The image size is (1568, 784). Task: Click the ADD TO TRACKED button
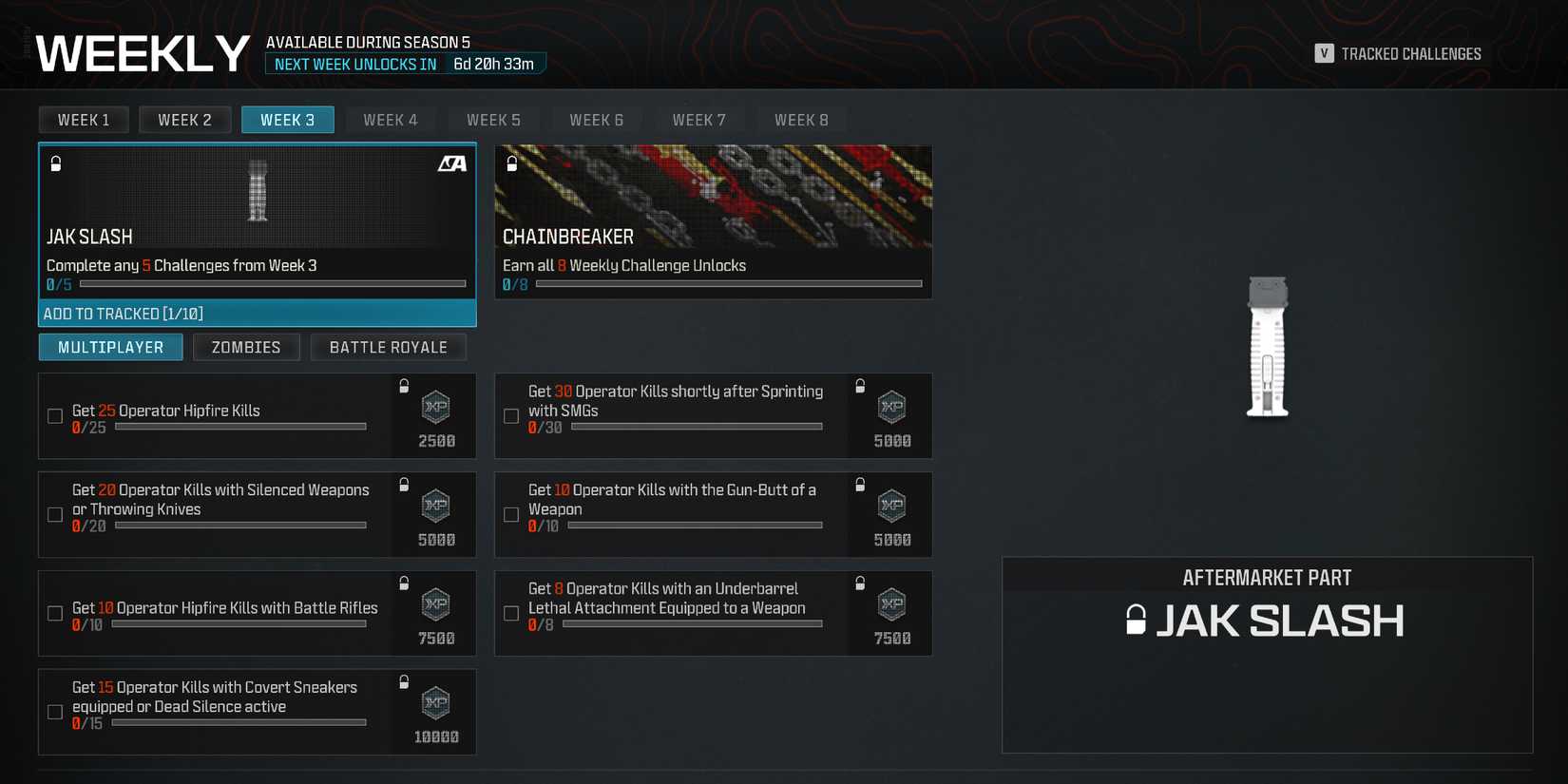point(257,313)
